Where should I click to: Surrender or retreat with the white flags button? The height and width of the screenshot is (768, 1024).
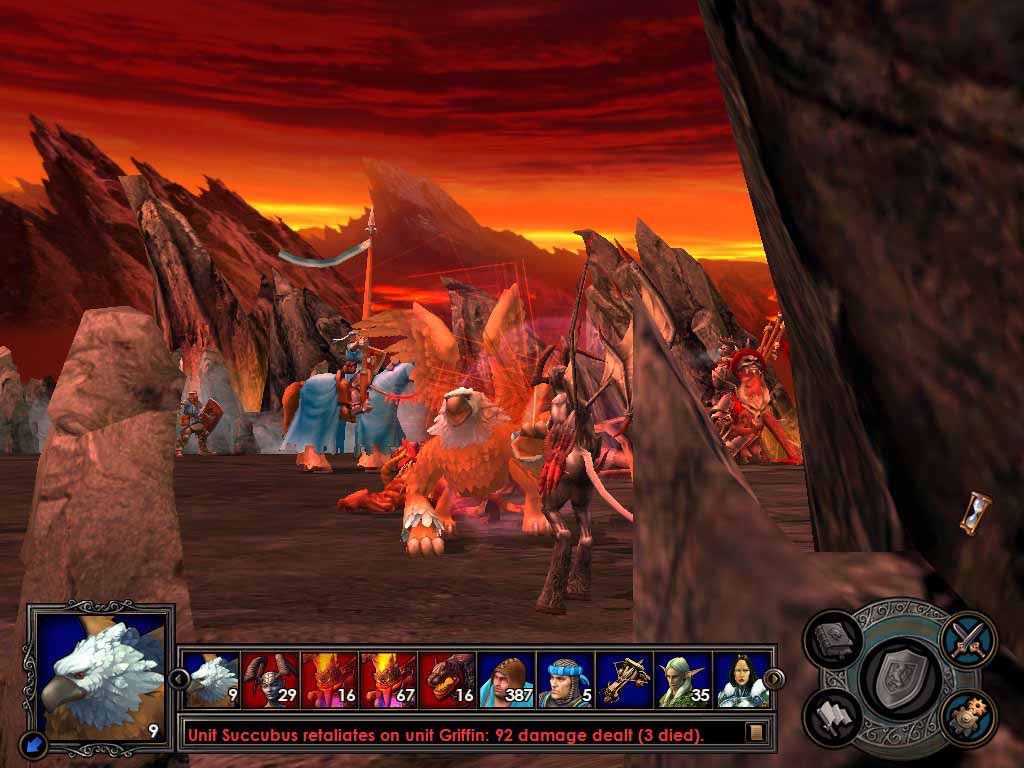click(832, 716)
